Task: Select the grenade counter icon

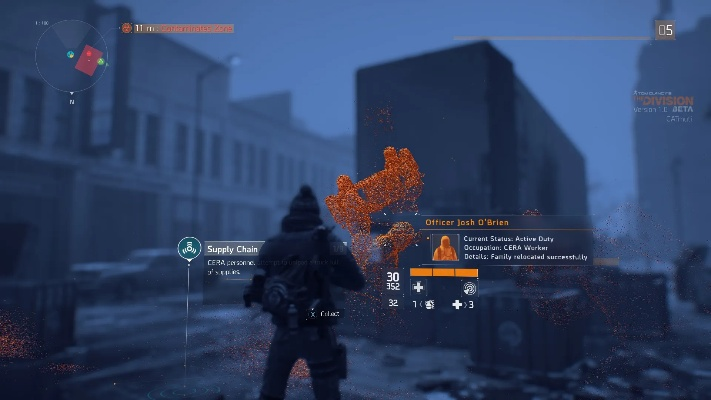Action: [x=428, y=304]
